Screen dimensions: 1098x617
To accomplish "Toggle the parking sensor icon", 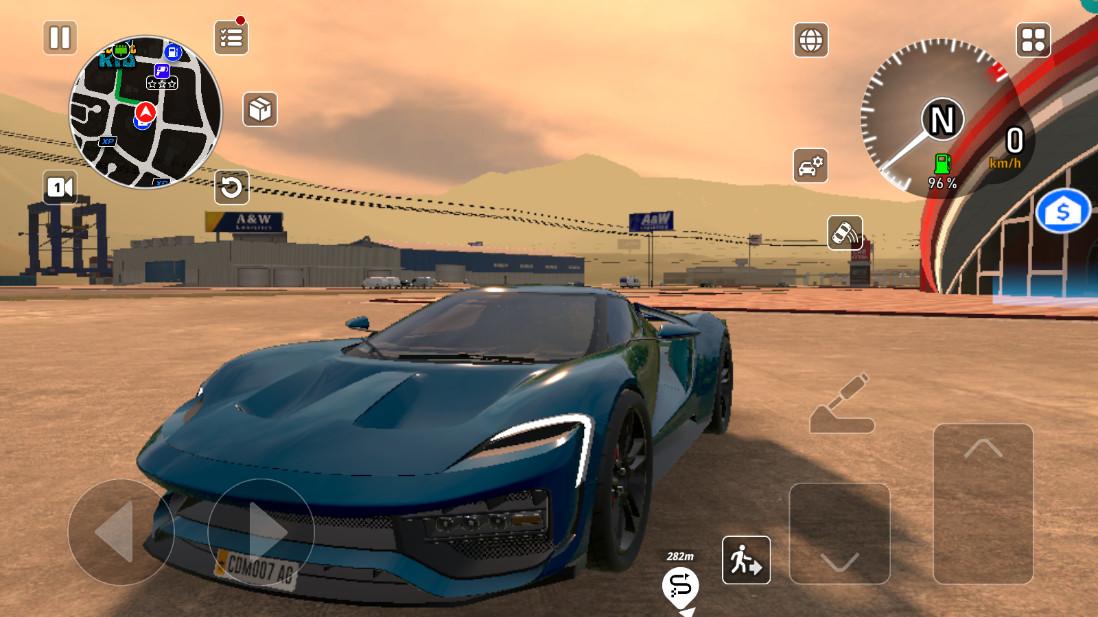I will coord(845,232).
